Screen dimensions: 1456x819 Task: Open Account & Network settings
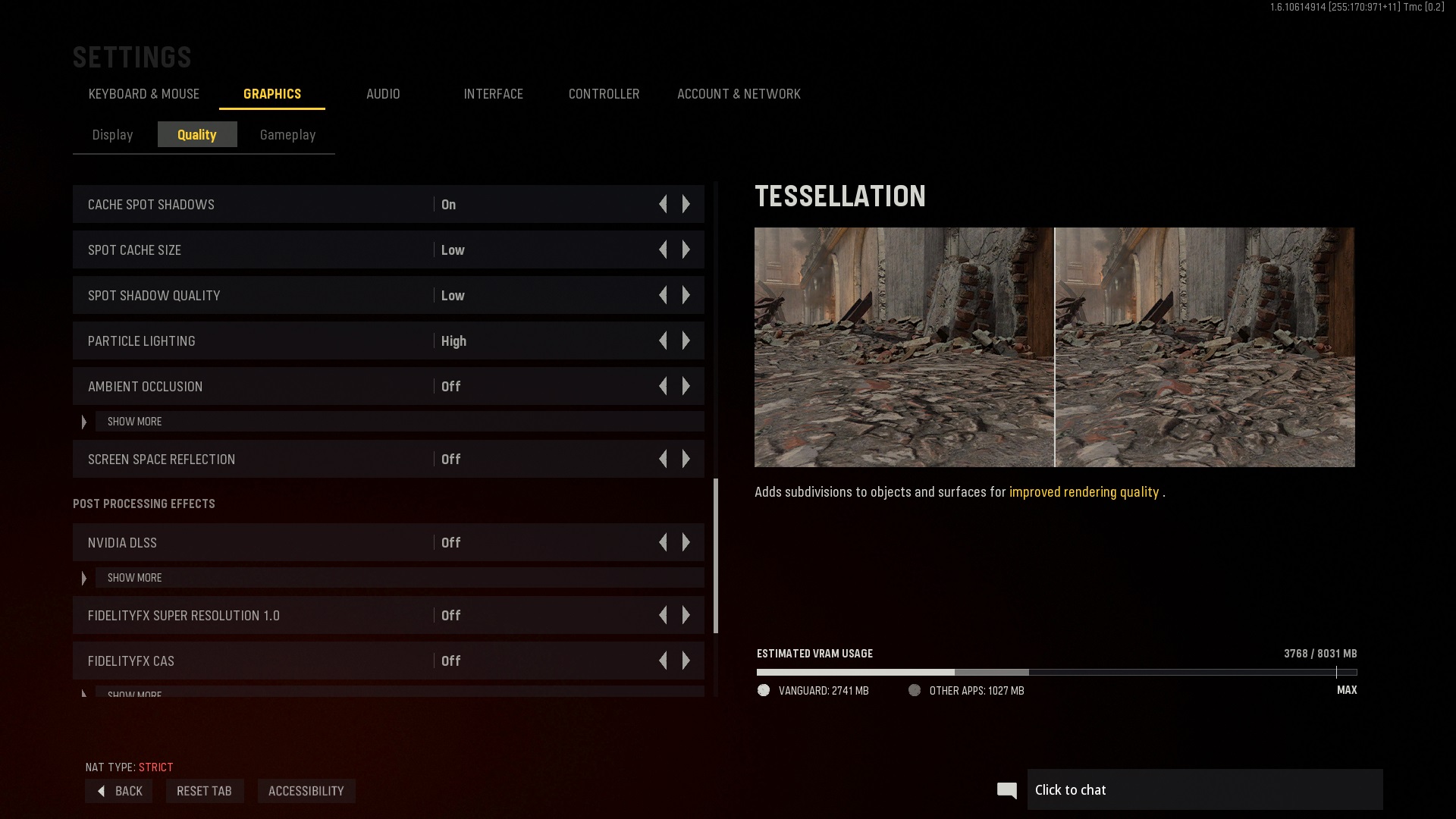click(x=739, y=94)
